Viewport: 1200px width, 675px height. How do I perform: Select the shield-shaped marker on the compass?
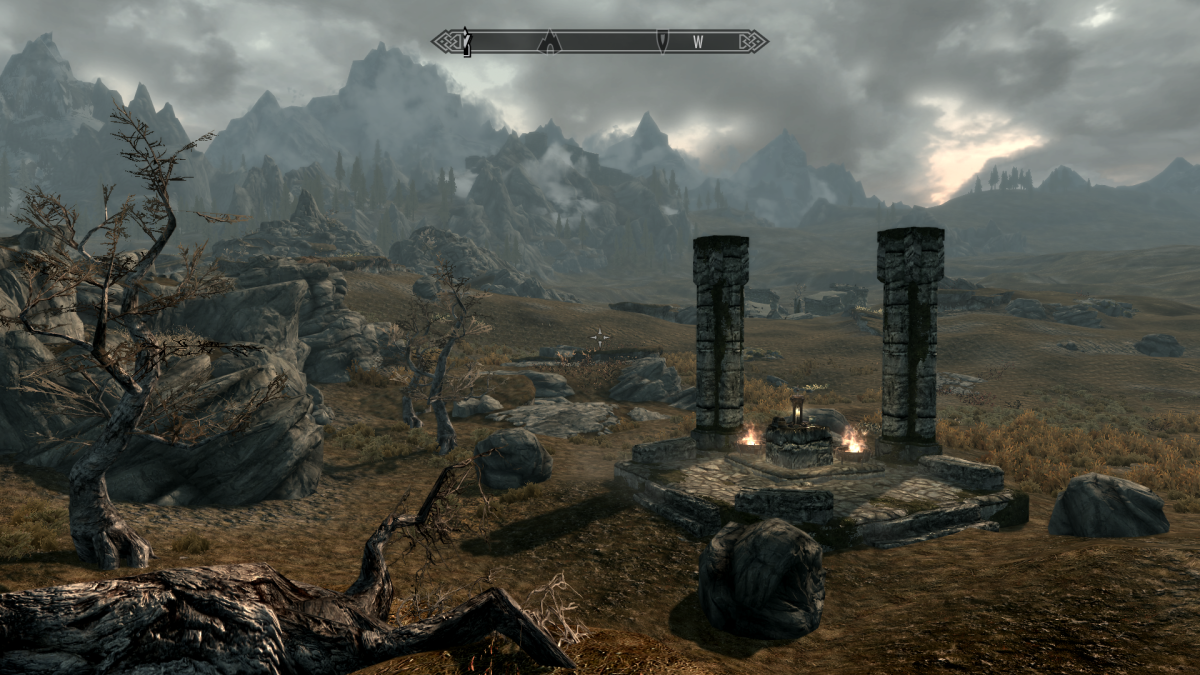point(662,41)
